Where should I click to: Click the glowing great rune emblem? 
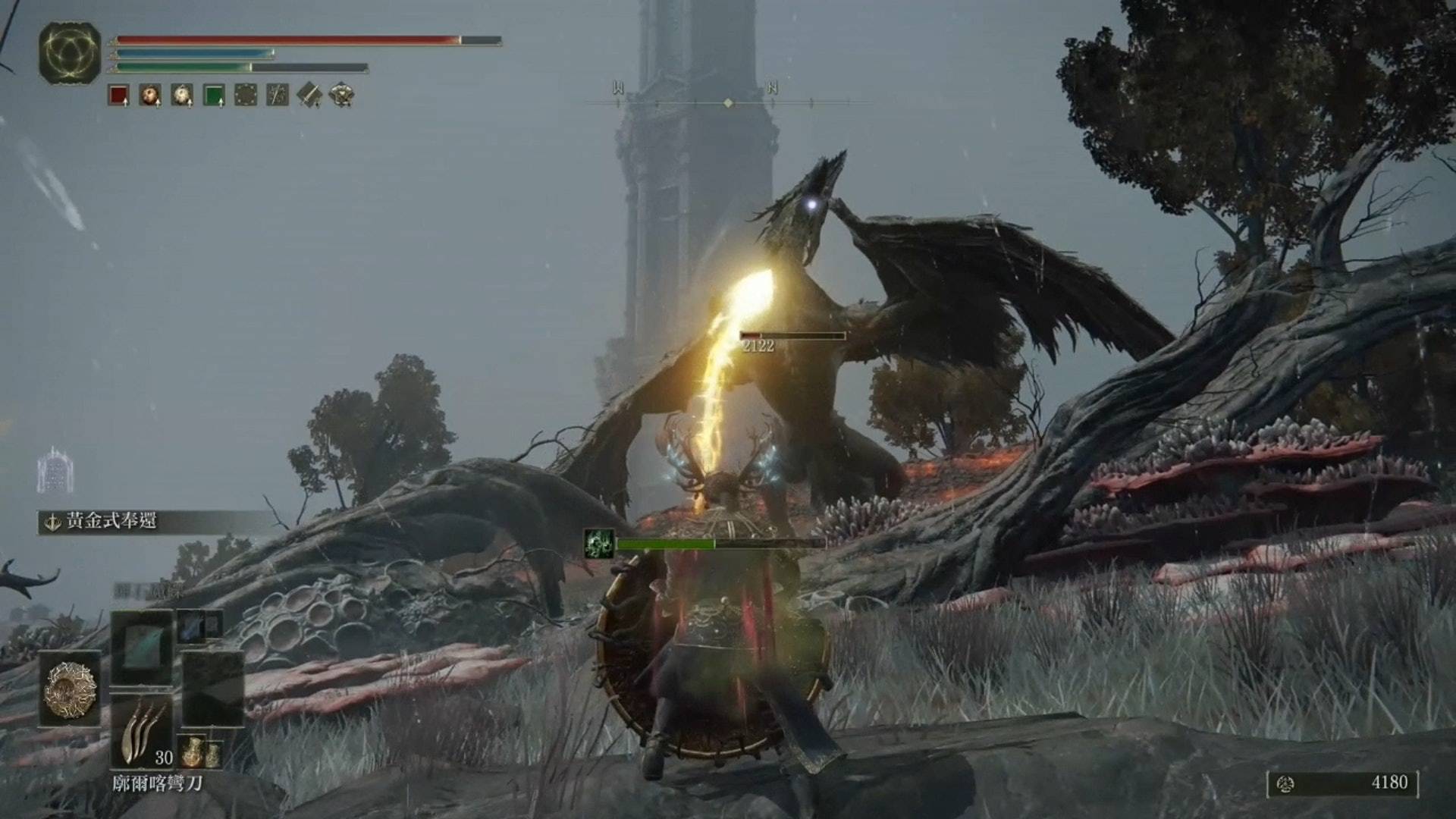(x=70, y=53)
